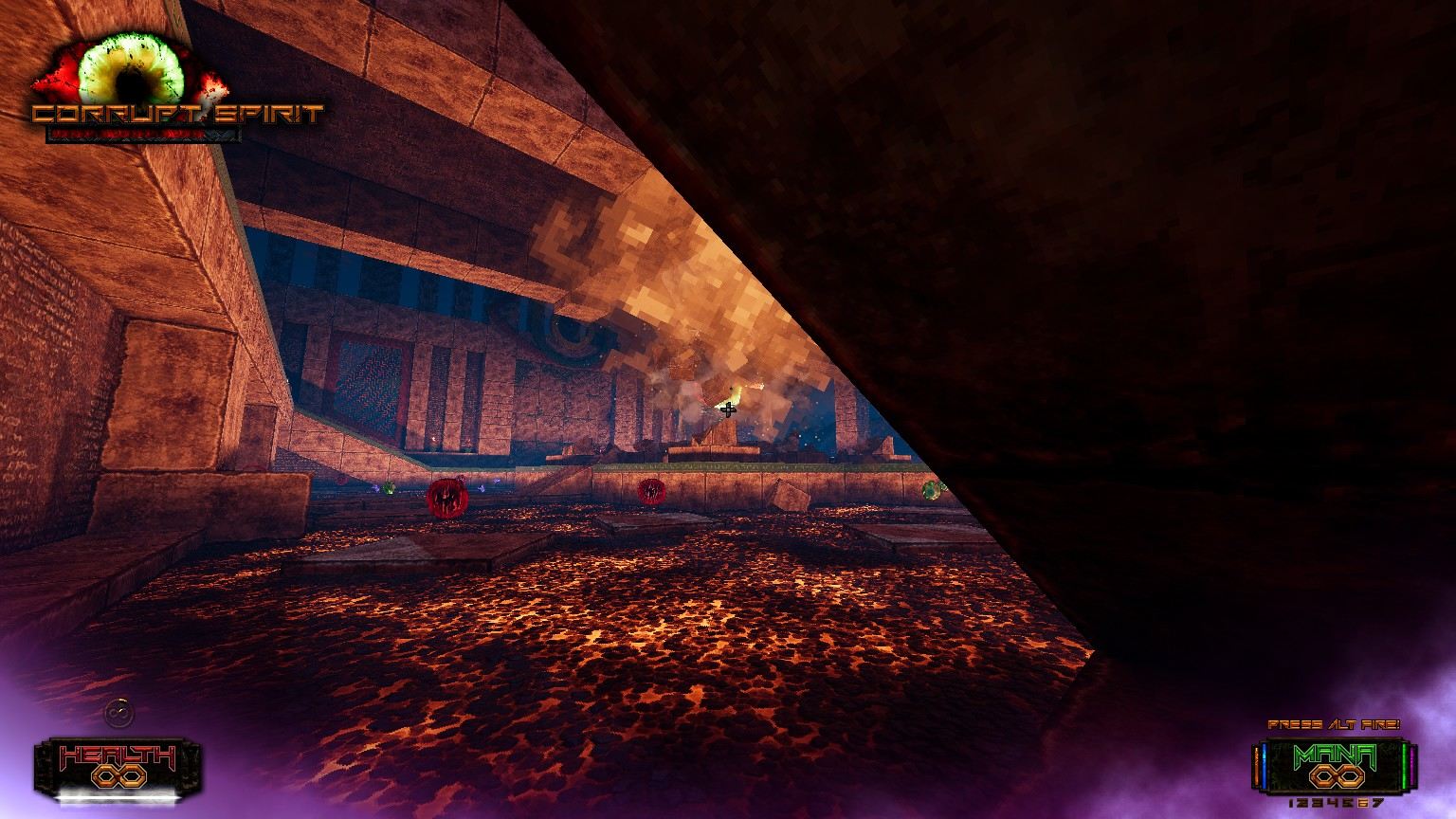Click the infinity icon on HEALTH panel
1456x819 pixels.
[x=118, y=775]
